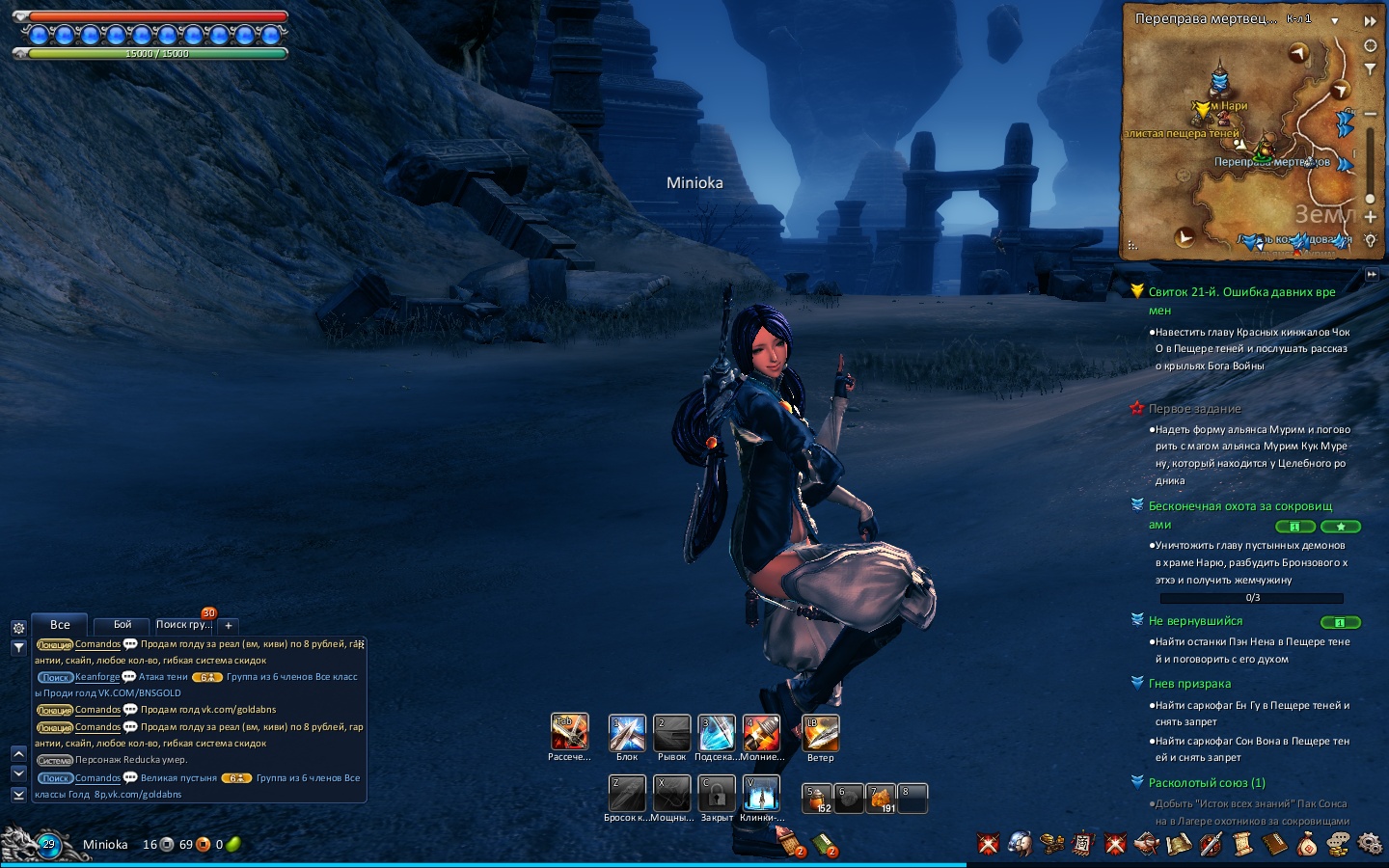This screenshot has height=868, width=1389.
Task: Click Keanforge's name in chat
Action: point(97,677)
